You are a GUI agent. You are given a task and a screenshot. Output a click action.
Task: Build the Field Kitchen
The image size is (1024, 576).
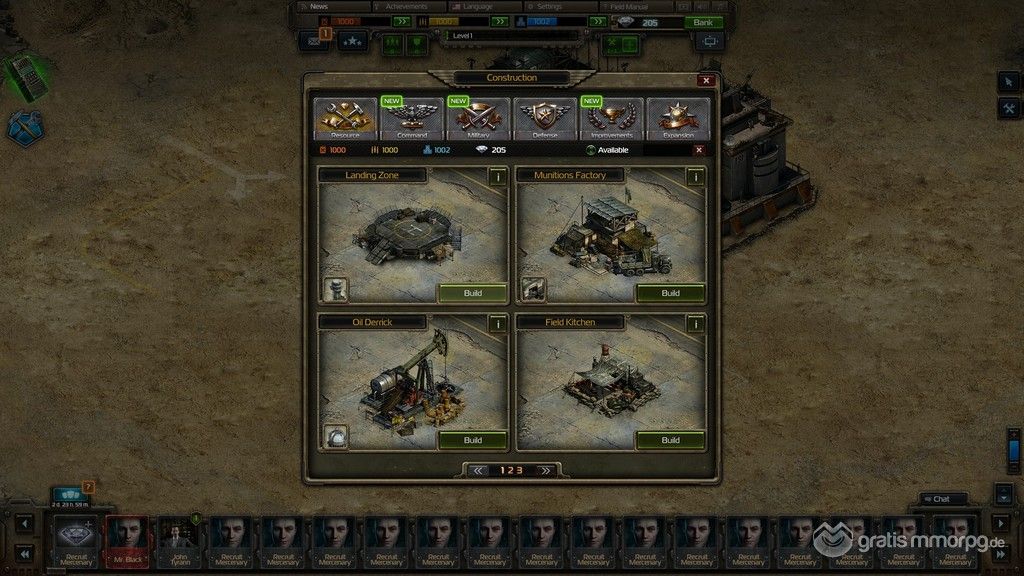pyautogui.click(x=670, y=440)
